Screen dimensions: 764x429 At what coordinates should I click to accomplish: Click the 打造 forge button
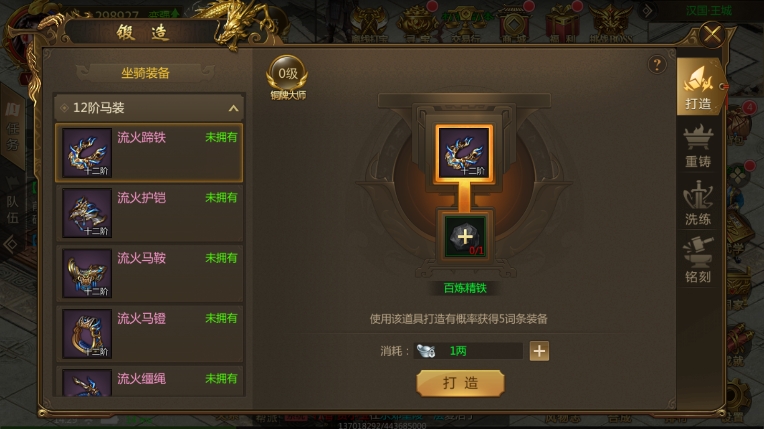click(x=460, y=383)
